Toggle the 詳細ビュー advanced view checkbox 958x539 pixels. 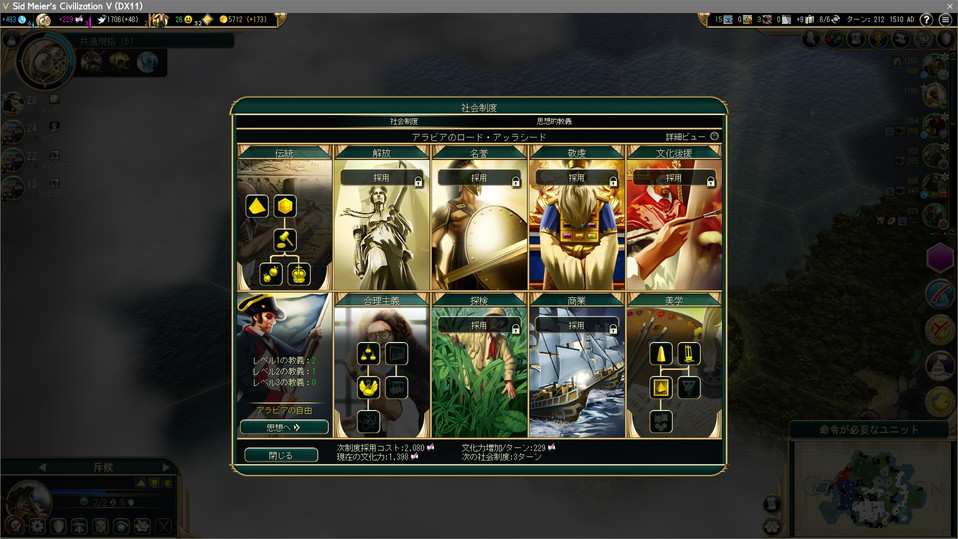coord(714,136)
